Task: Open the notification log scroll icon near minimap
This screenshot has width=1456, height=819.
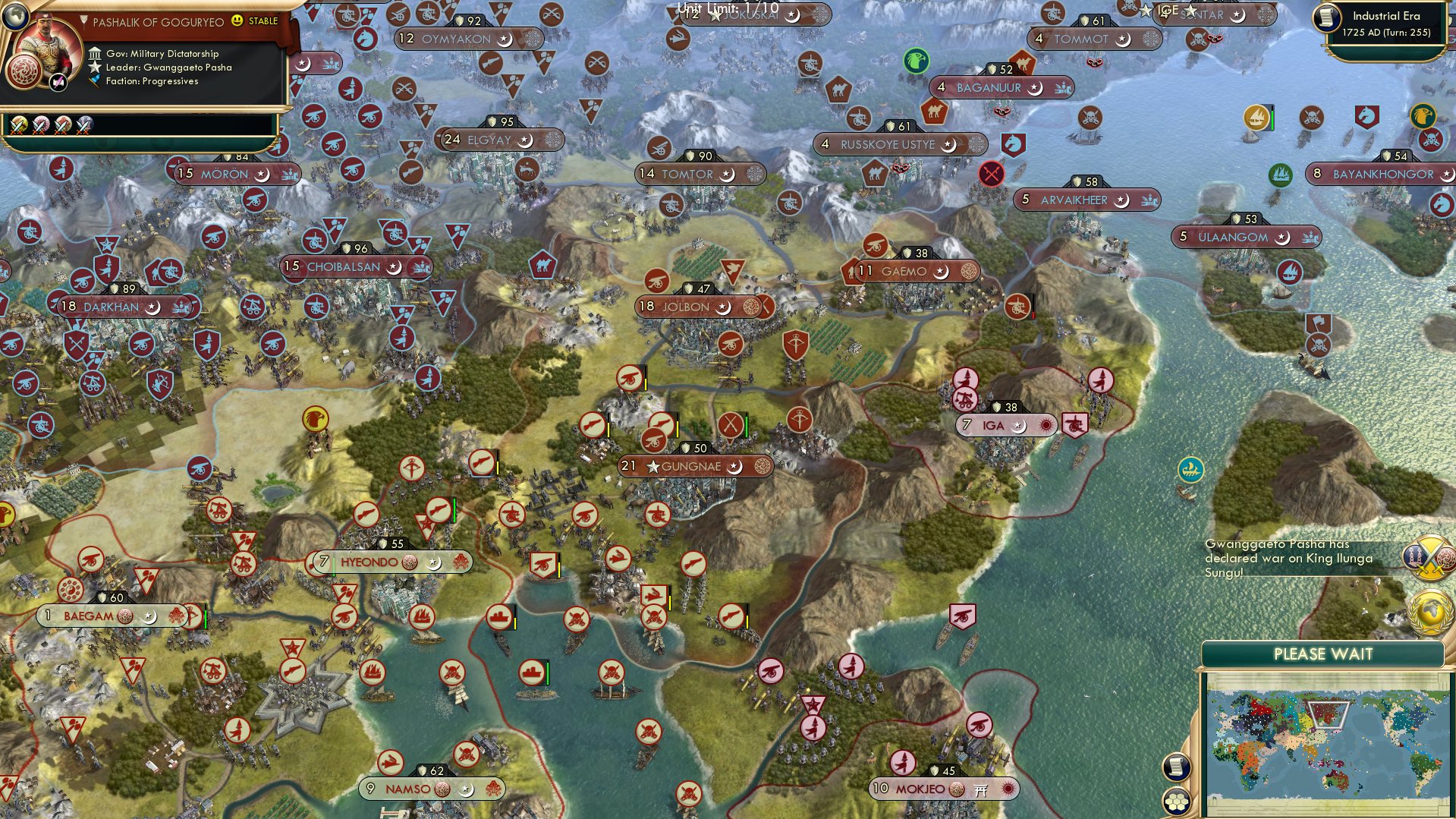Action: pos(1175,767)
